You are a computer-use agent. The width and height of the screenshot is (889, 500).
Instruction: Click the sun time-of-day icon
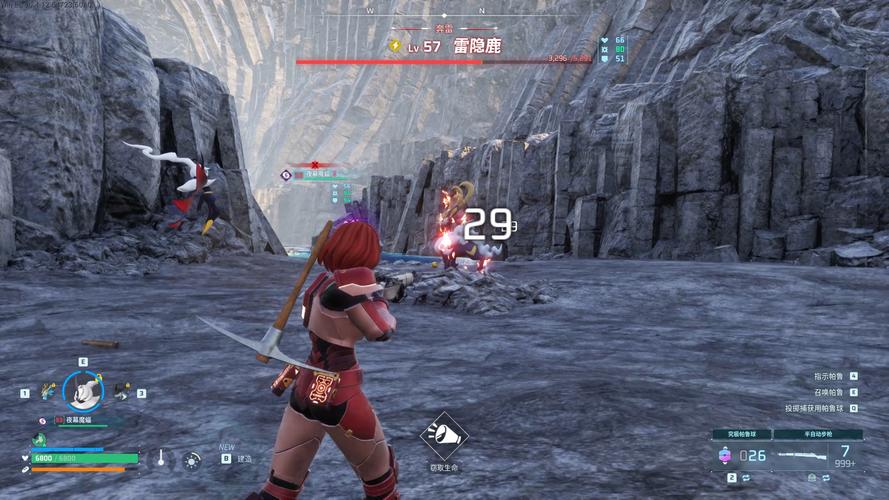pyautogui.click(x=193, y=459)
